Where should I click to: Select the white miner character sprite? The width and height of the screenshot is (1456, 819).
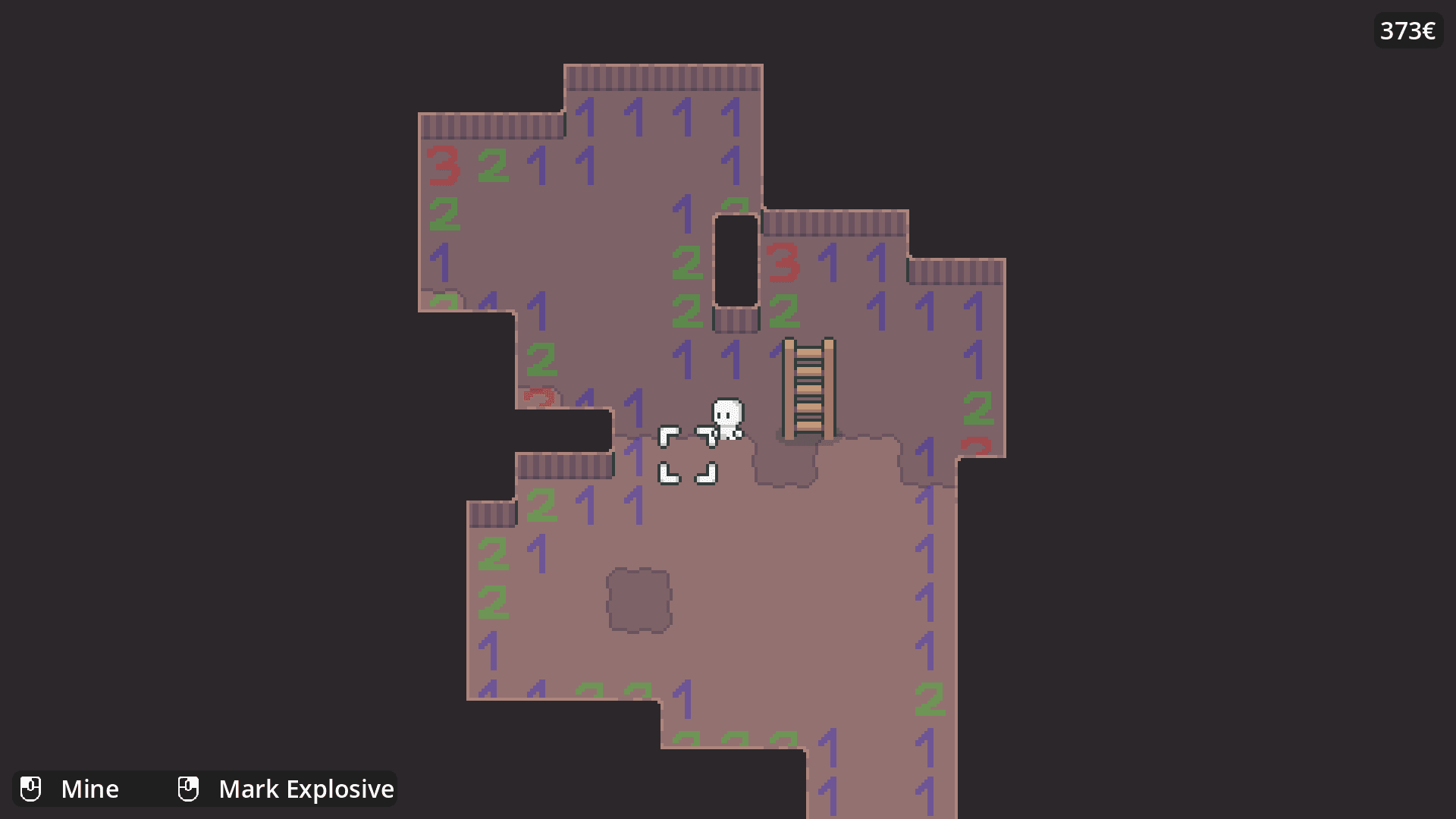[x=727, y=418]
